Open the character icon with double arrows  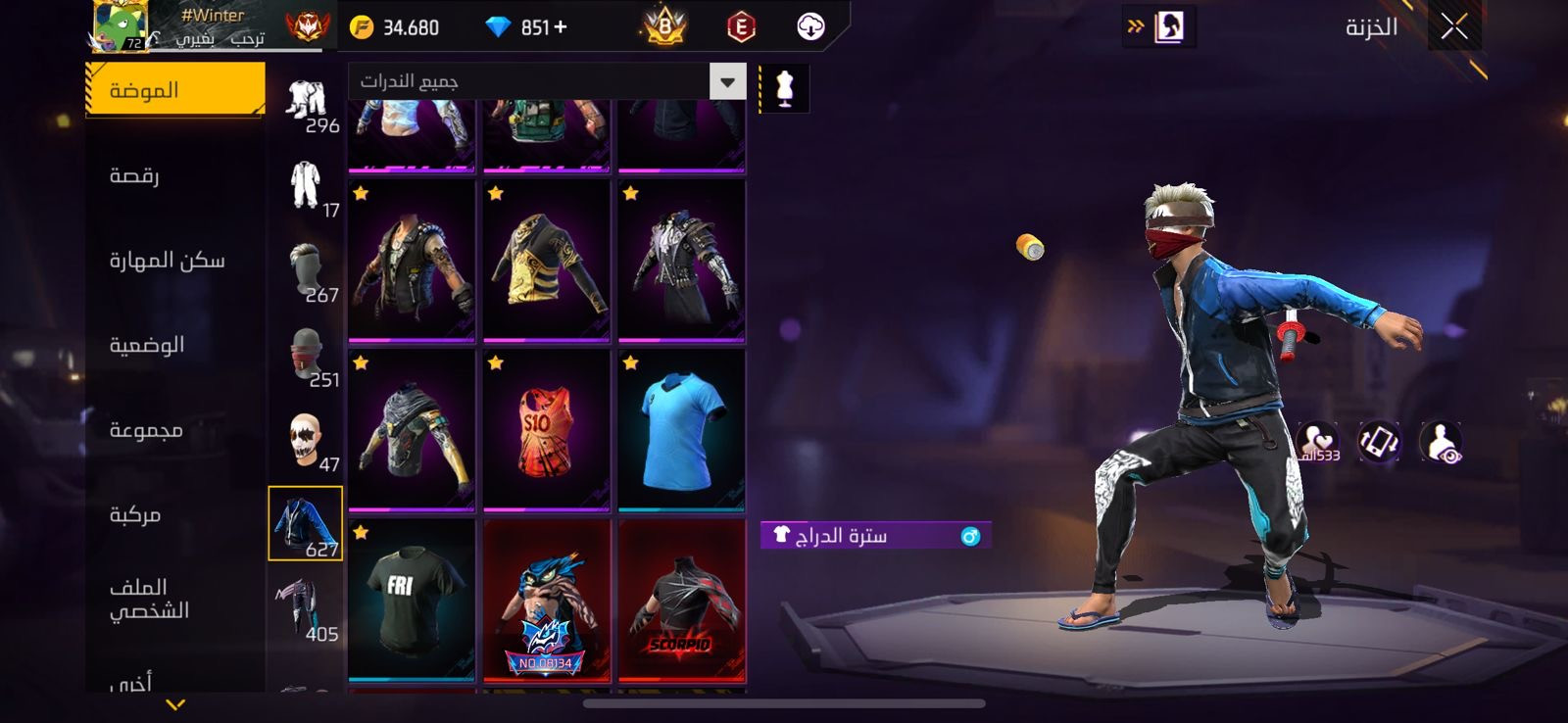click(1158, 27)
